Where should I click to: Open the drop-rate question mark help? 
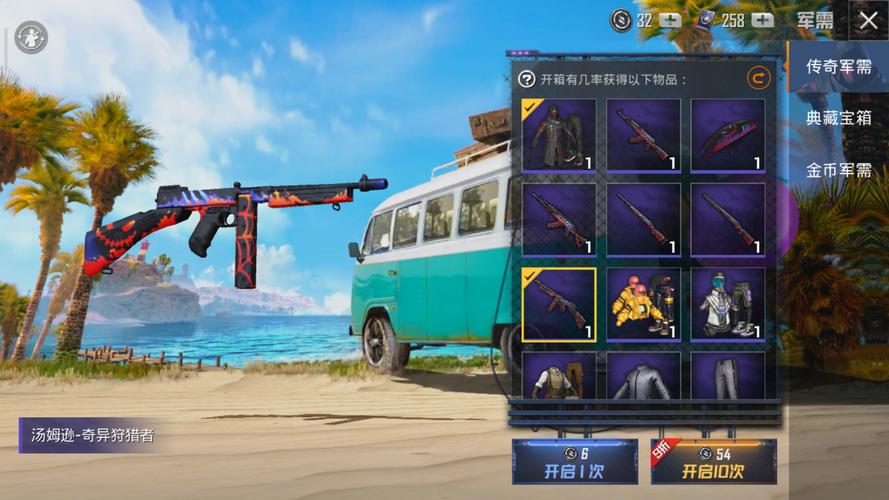point(527,79)
